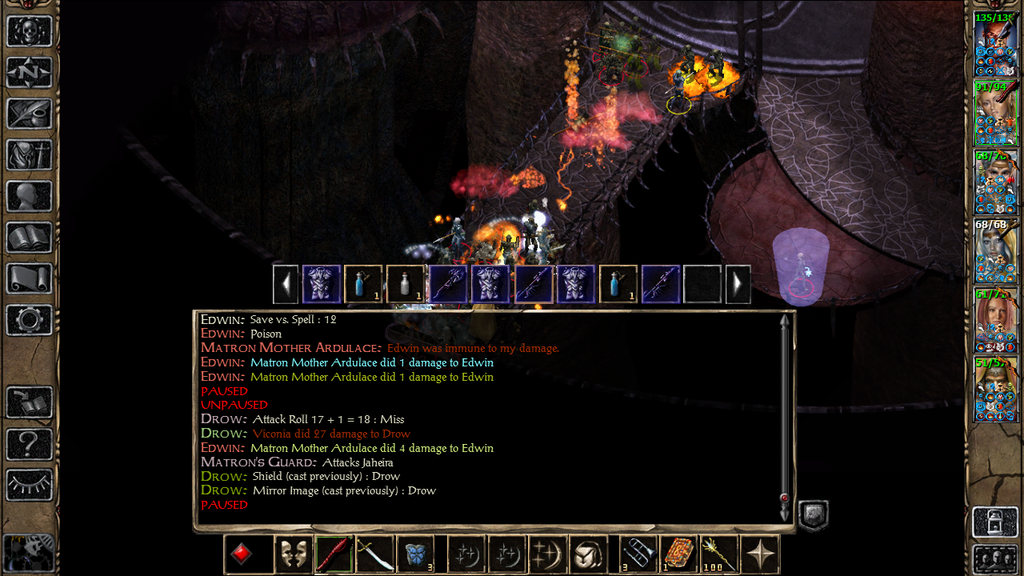The image size is (1024, 576).
Task: Toggle the message log size shield button
Action: click(x=813, y=514)
